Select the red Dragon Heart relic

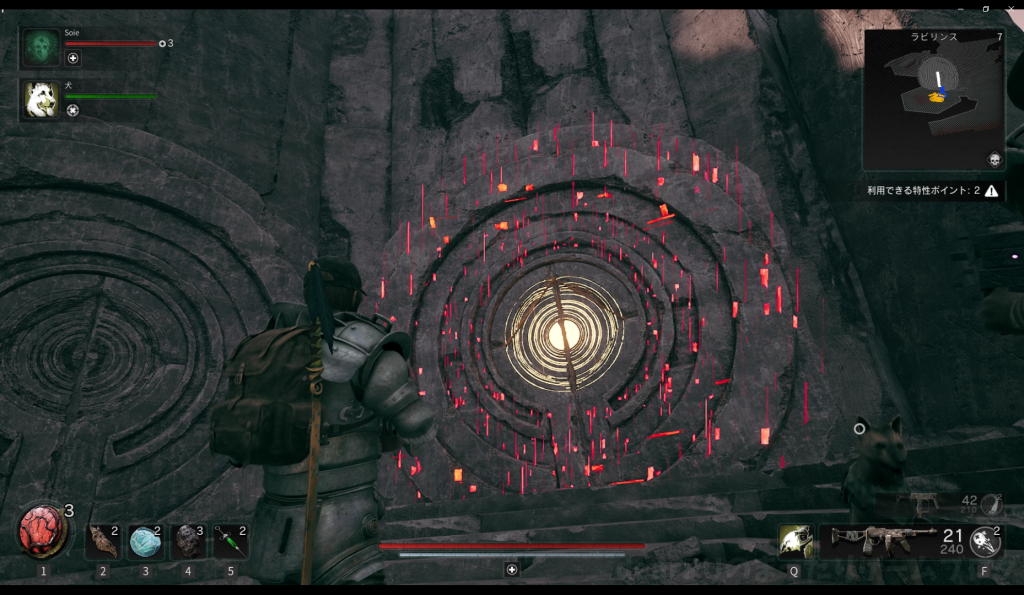(42, 532)
